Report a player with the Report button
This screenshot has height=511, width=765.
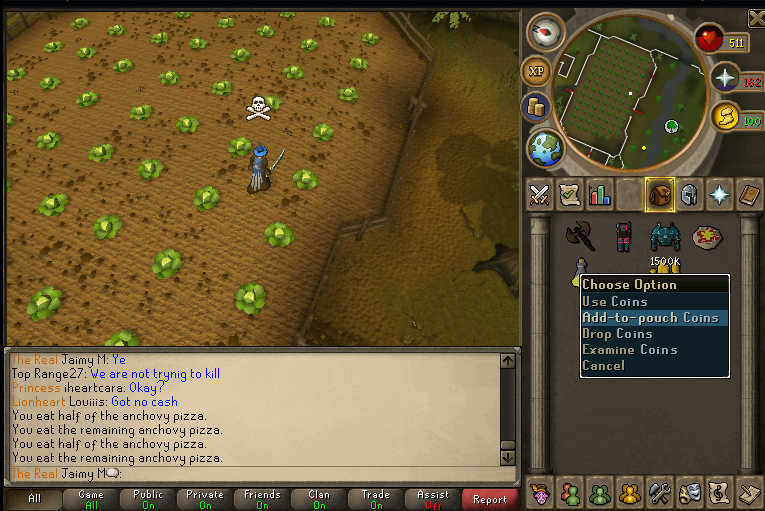(490, 498)
